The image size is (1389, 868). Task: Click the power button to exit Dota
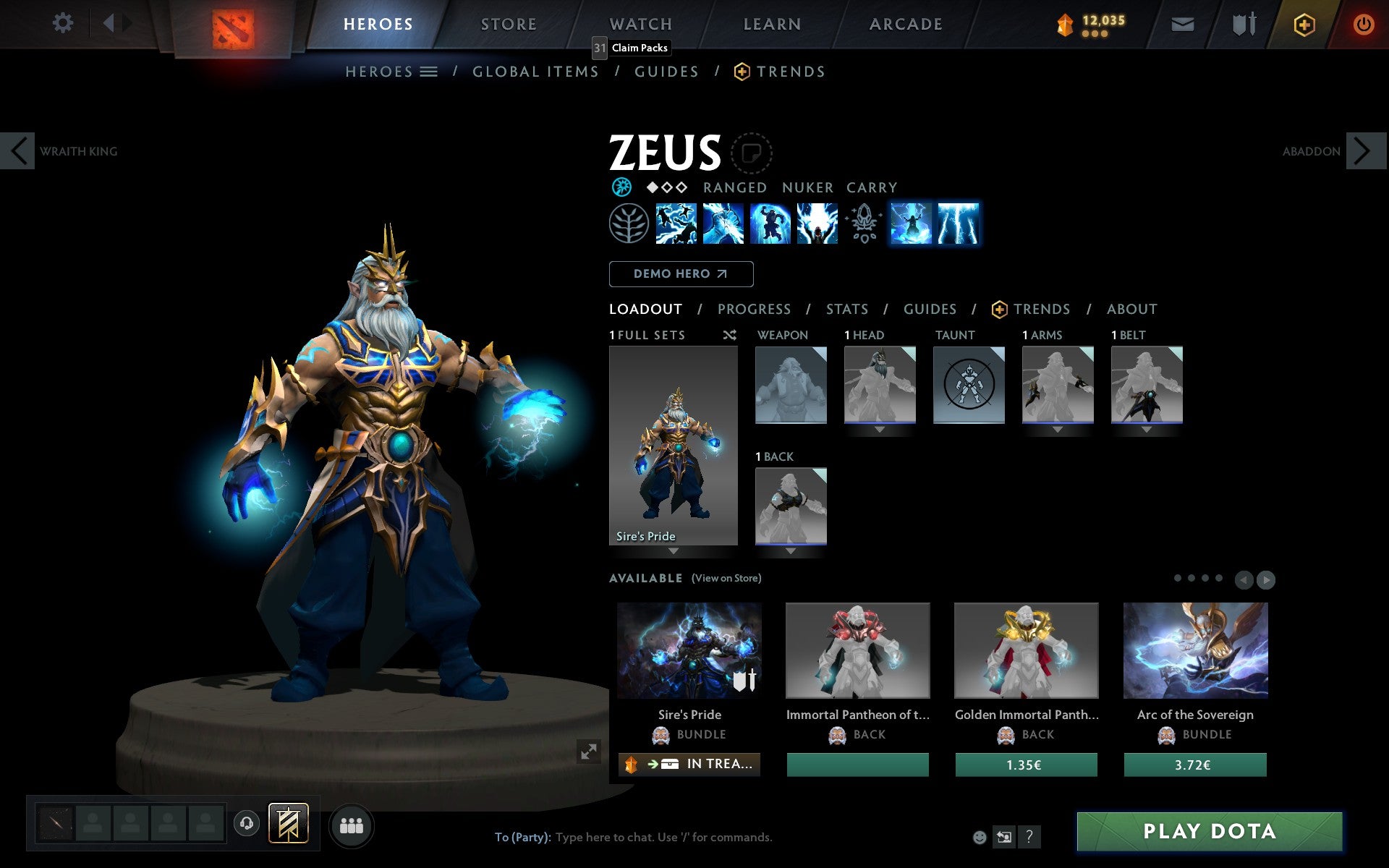click(x=1363, y=23)
